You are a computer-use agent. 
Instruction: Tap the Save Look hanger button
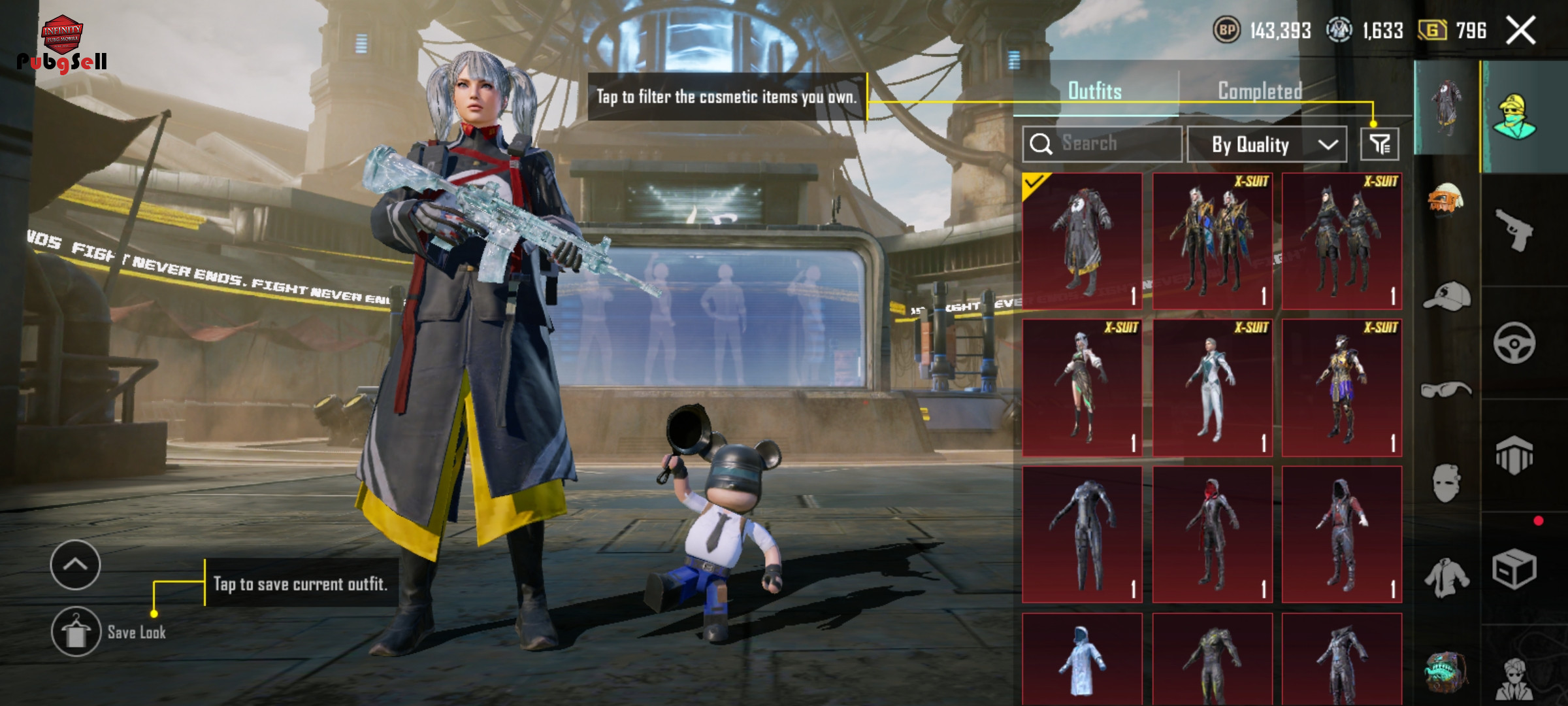pos(76,631)
